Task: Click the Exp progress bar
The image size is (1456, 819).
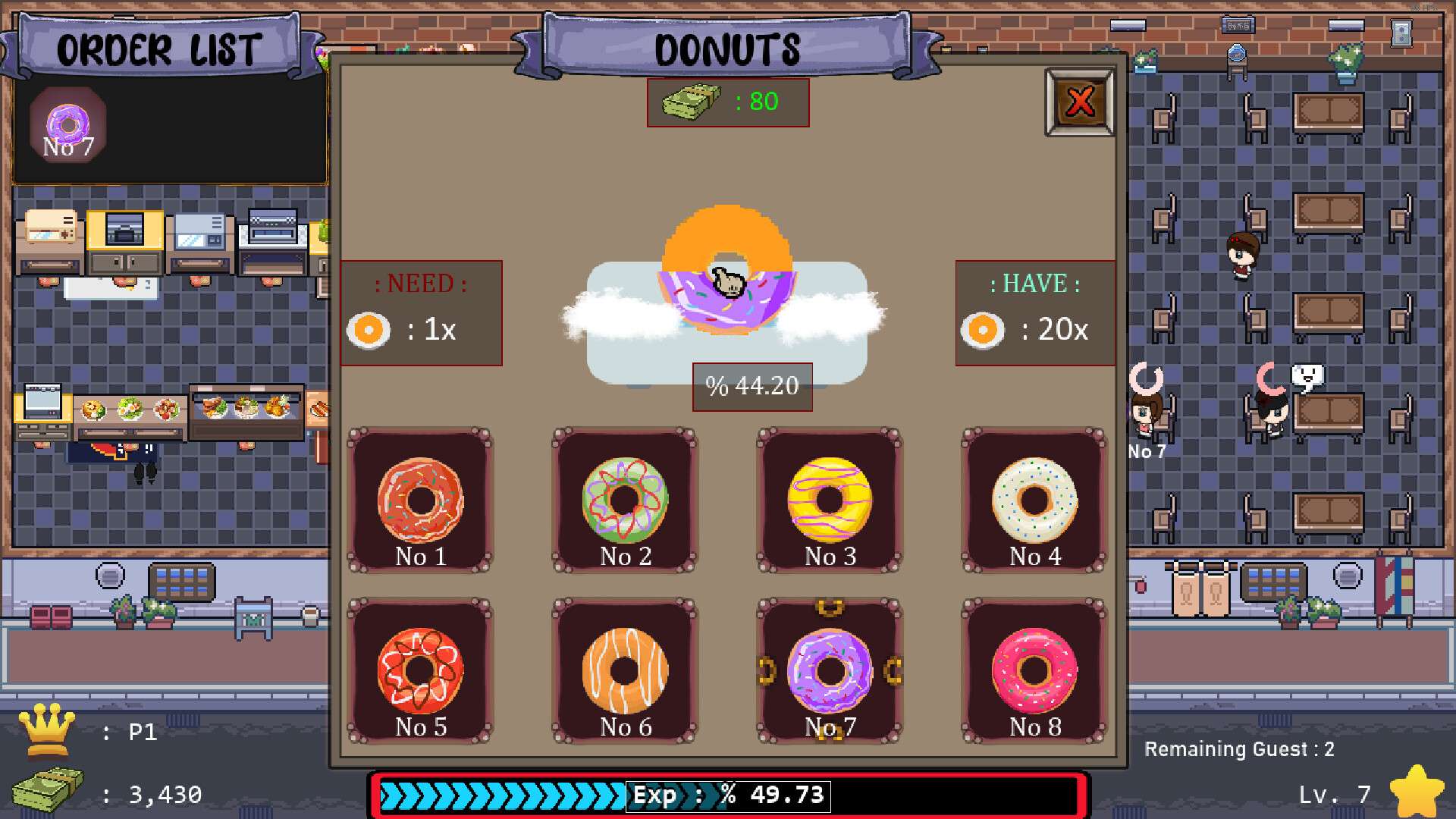Action: pos(728,795)
